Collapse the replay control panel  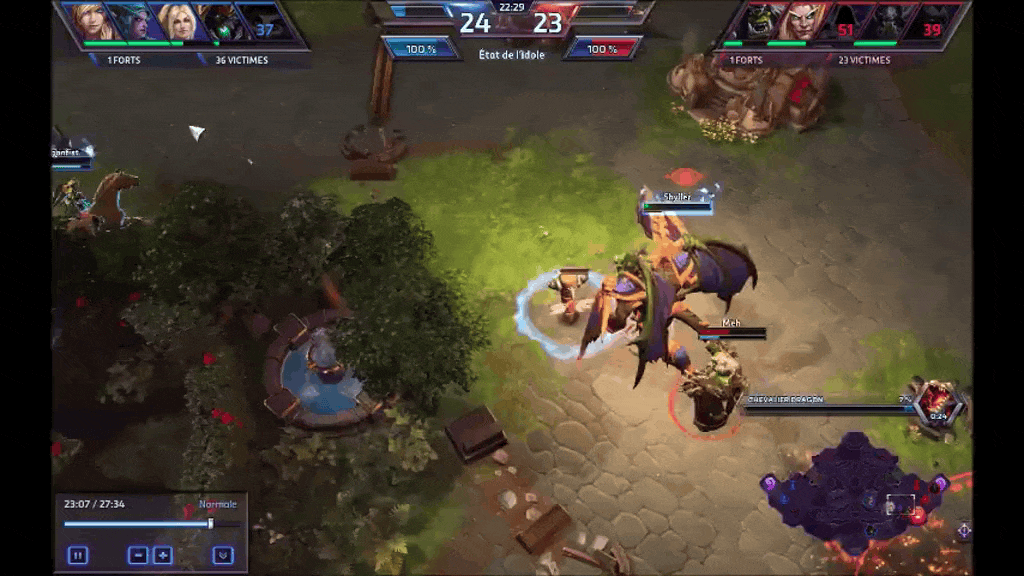point(223,555)
